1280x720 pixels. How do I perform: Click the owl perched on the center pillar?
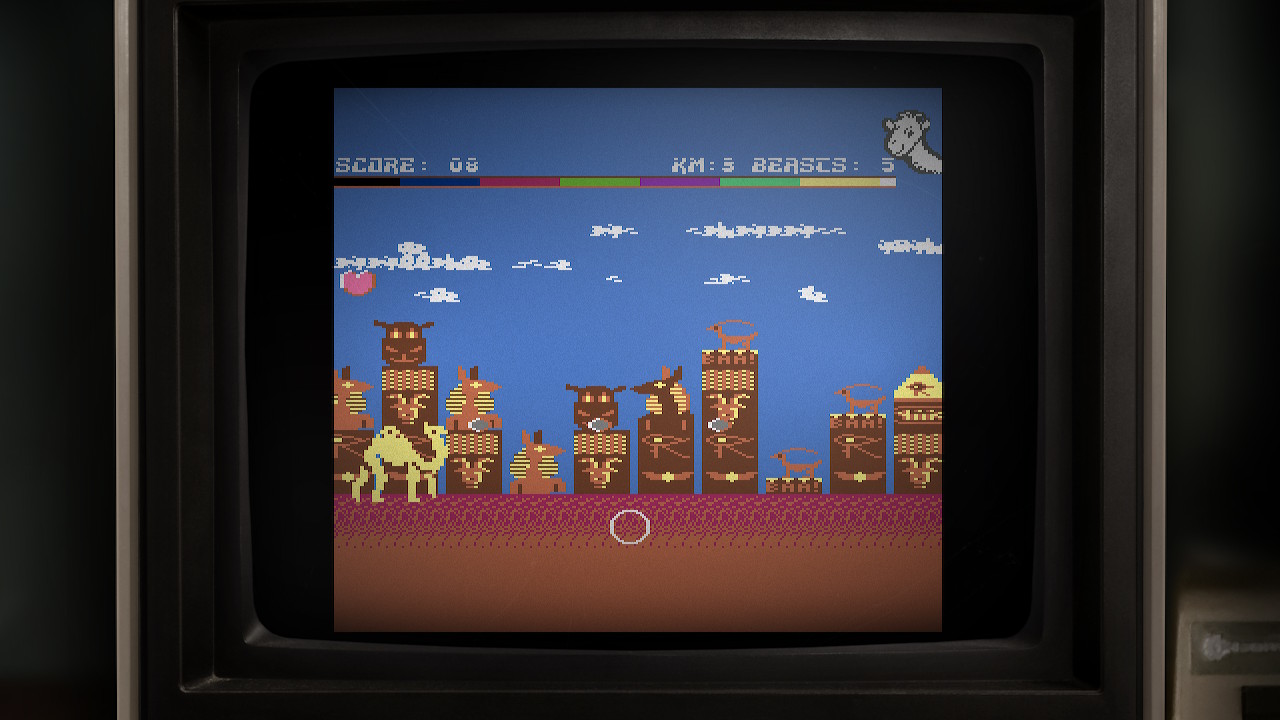point(594,400)
